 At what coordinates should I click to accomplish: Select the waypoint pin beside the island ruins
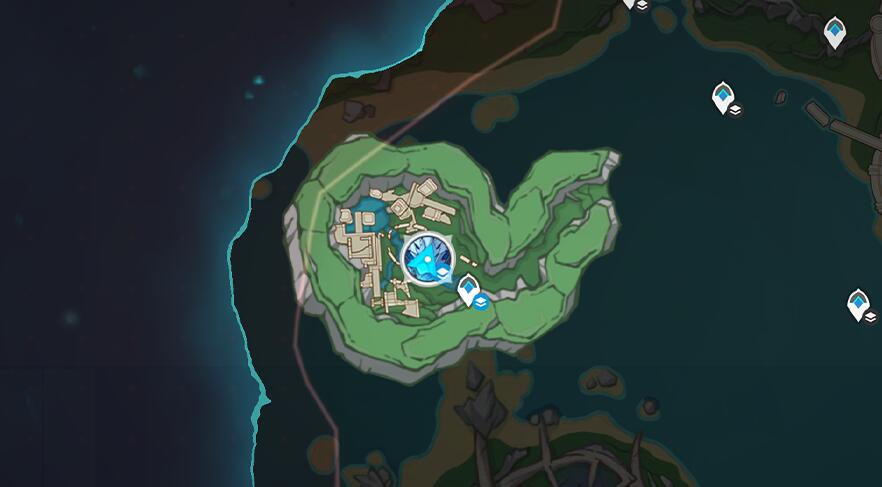coord(468,290)
